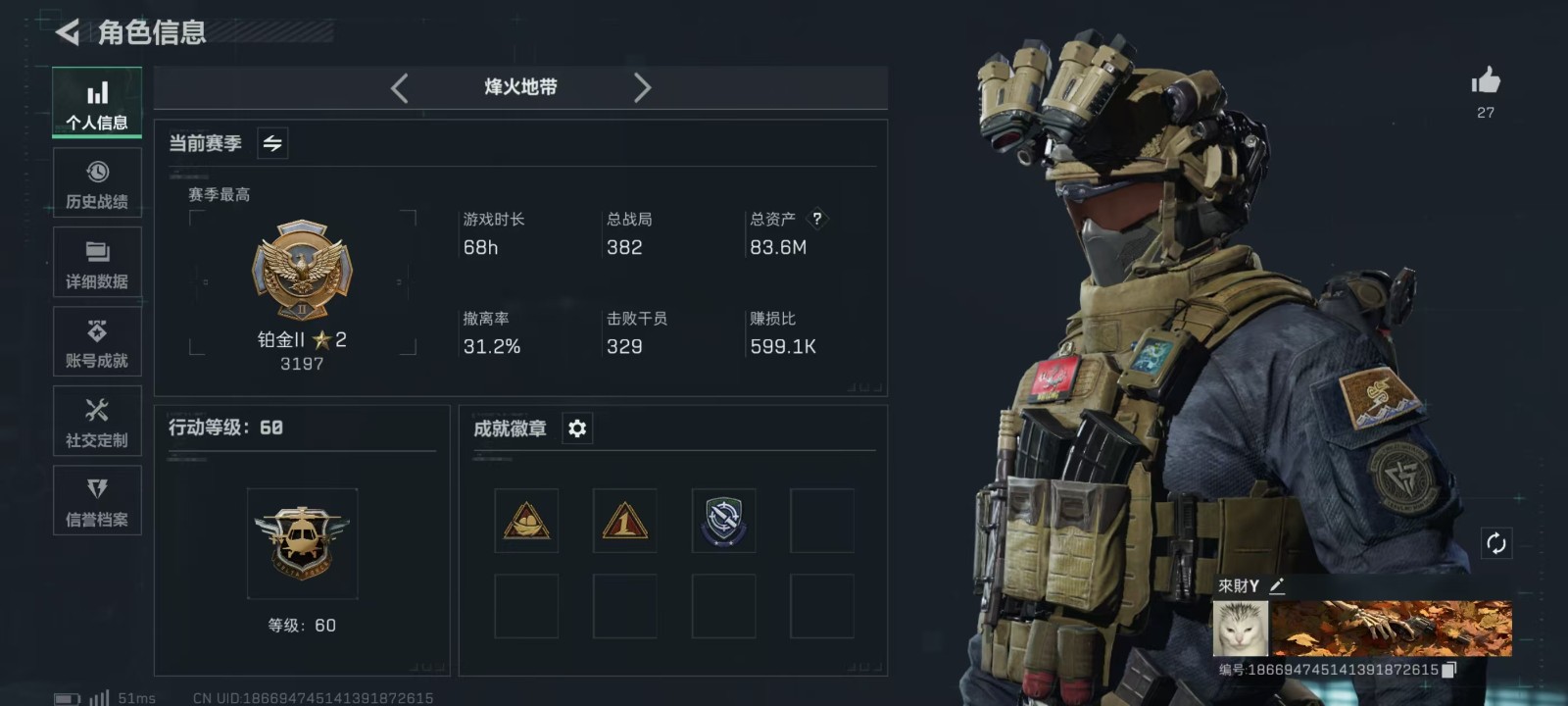Image resolution: width=1568 pixels, height=706 pixels.
Task: Open the 总资产 question mark help
Action: pos(816,219)
